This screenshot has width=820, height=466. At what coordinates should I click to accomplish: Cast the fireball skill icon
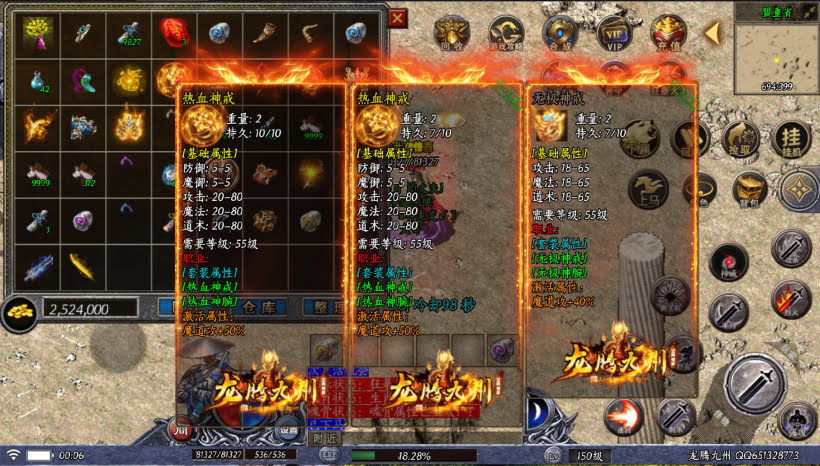pyautogui.click(x=623, y=416)
